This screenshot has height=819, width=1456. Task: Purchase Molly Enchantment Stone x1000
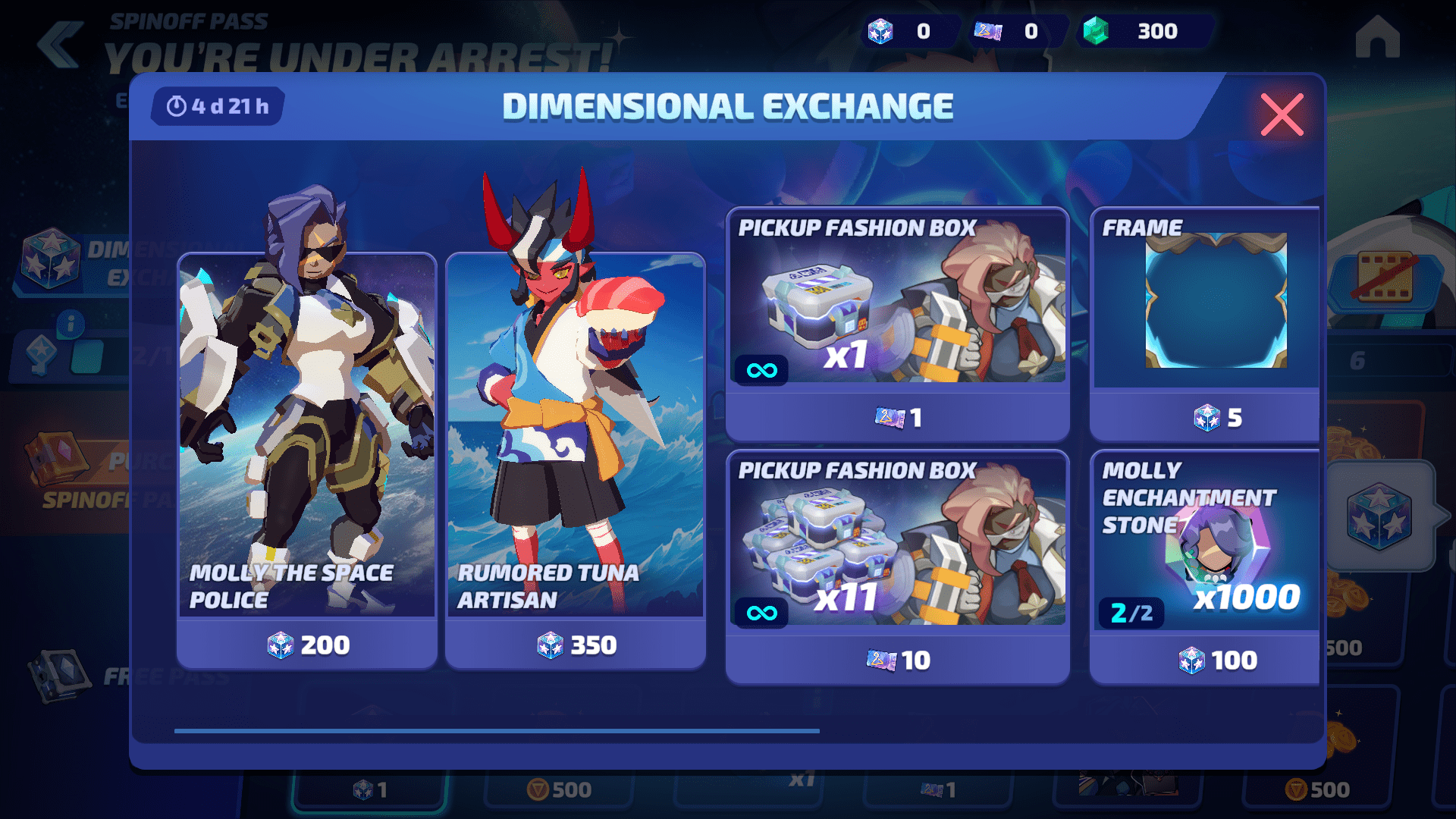(1206, 567)
